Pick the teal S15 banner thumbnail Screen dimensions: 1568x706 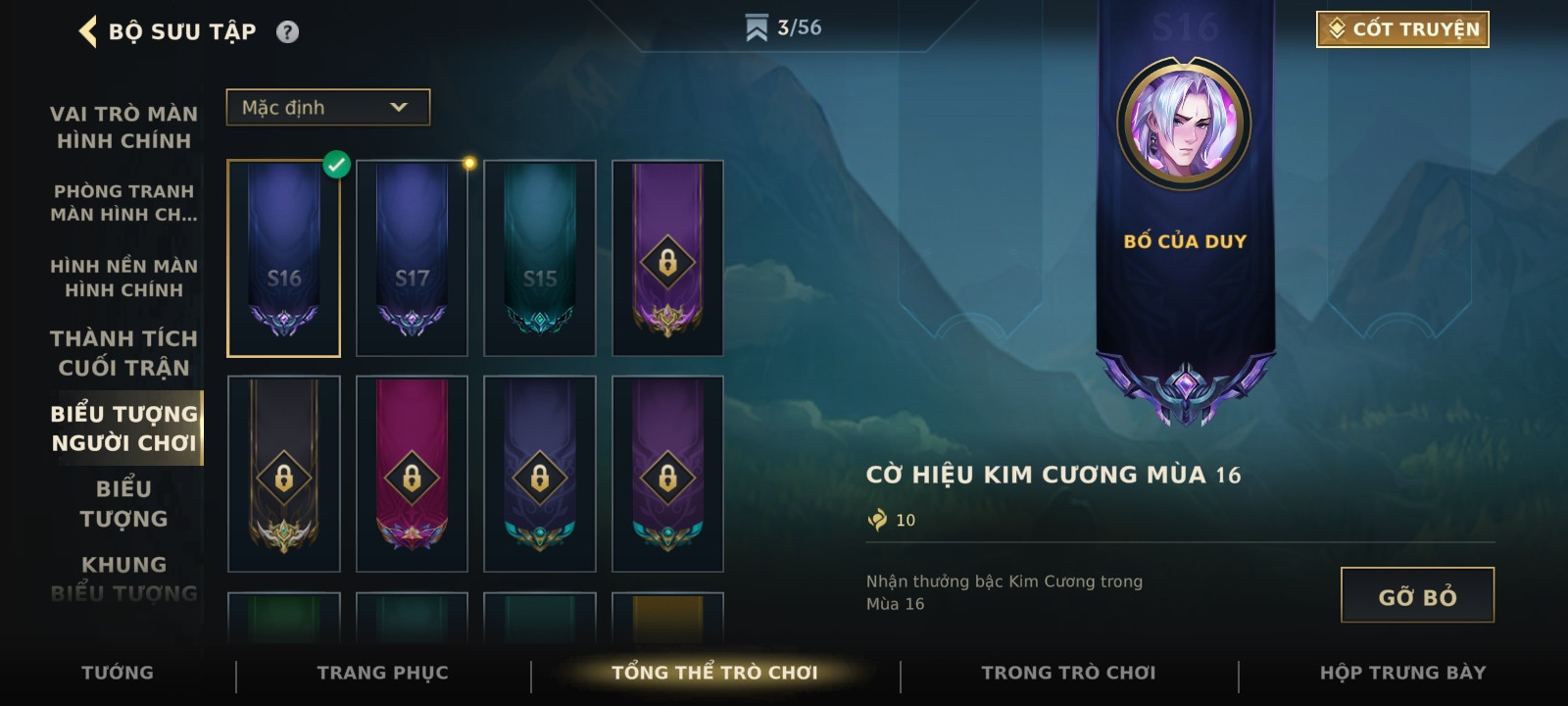(x=540, y=258)
